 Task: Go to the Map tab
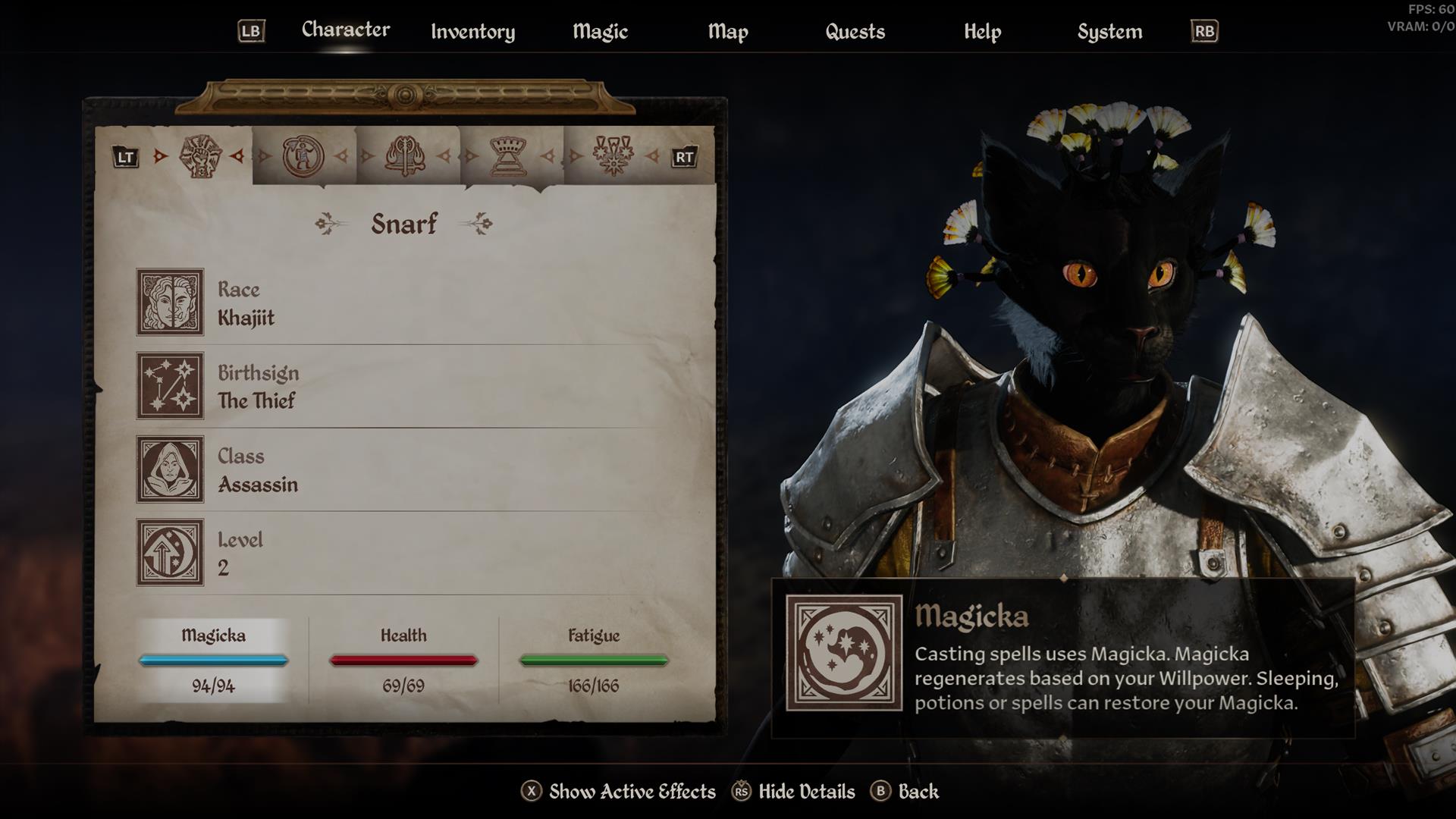(728, 32)
